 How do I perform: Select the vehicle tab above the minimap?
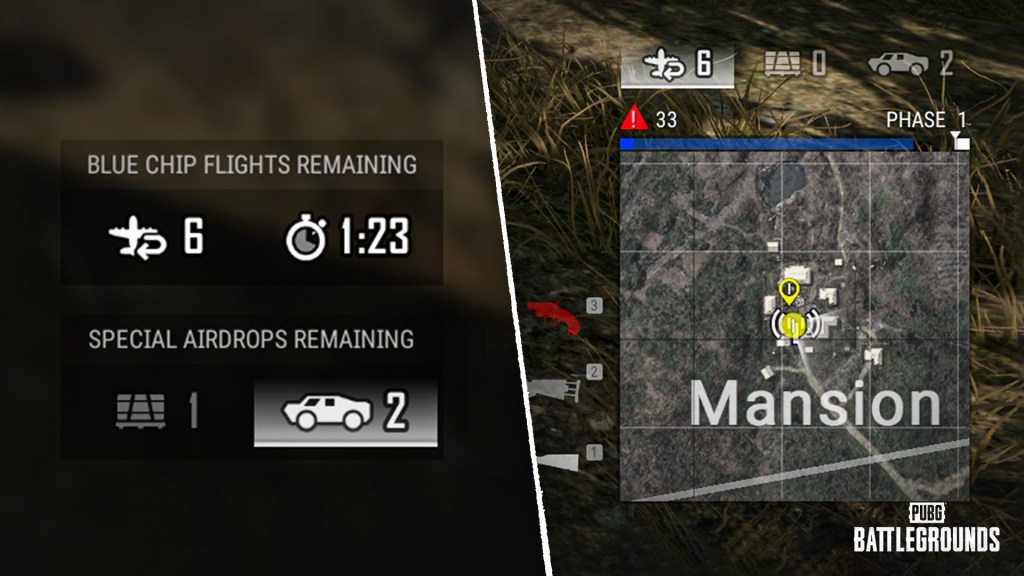click(909, 66)
